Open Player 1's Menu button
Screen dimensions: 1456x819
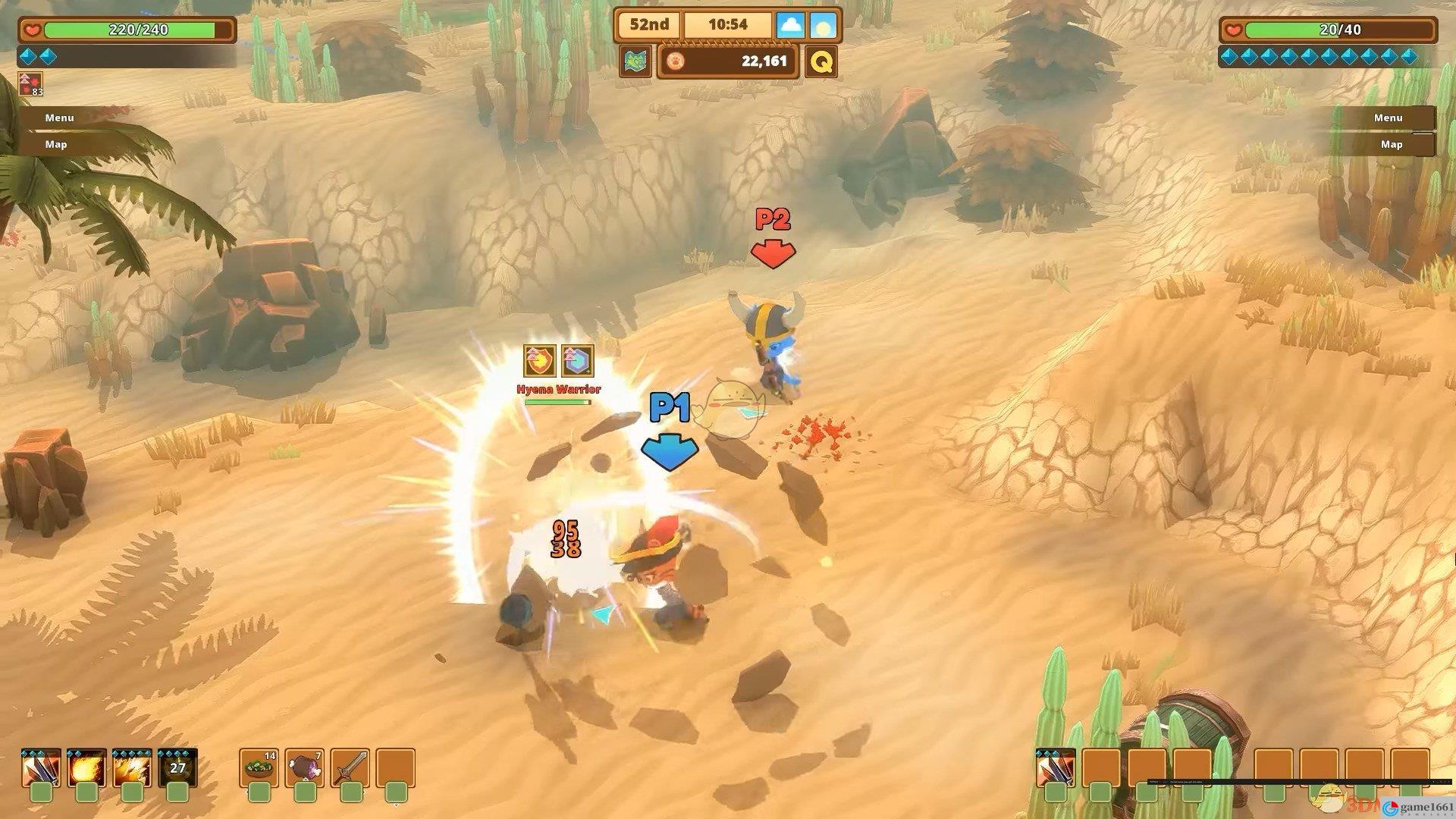59,118
